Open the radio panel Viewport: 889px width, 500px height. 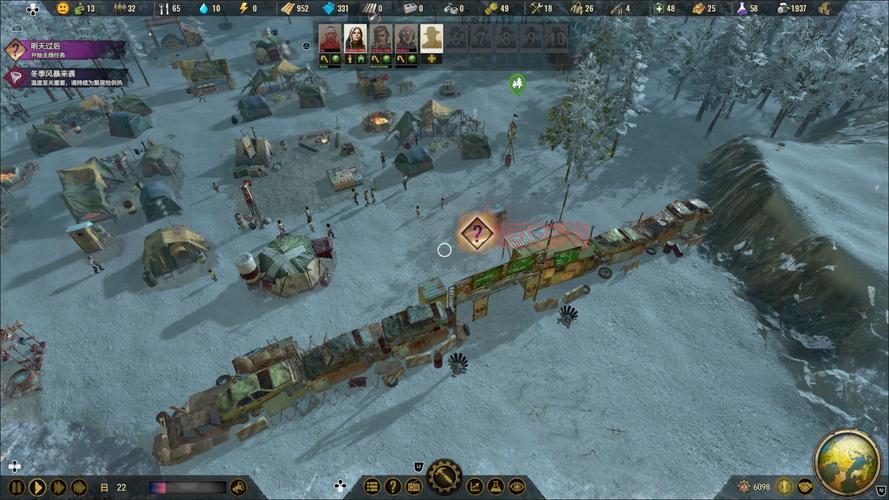pyautogui.click(x=413, y=487)
